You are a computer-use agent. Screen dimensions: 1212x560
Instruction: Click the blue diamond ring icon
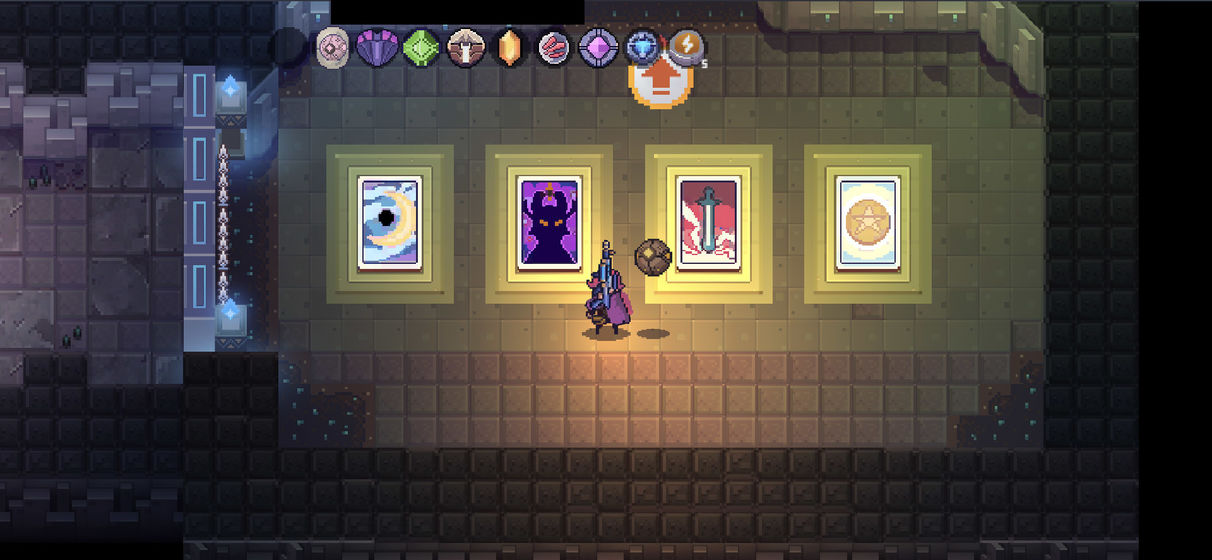click(x=642, y=47)
